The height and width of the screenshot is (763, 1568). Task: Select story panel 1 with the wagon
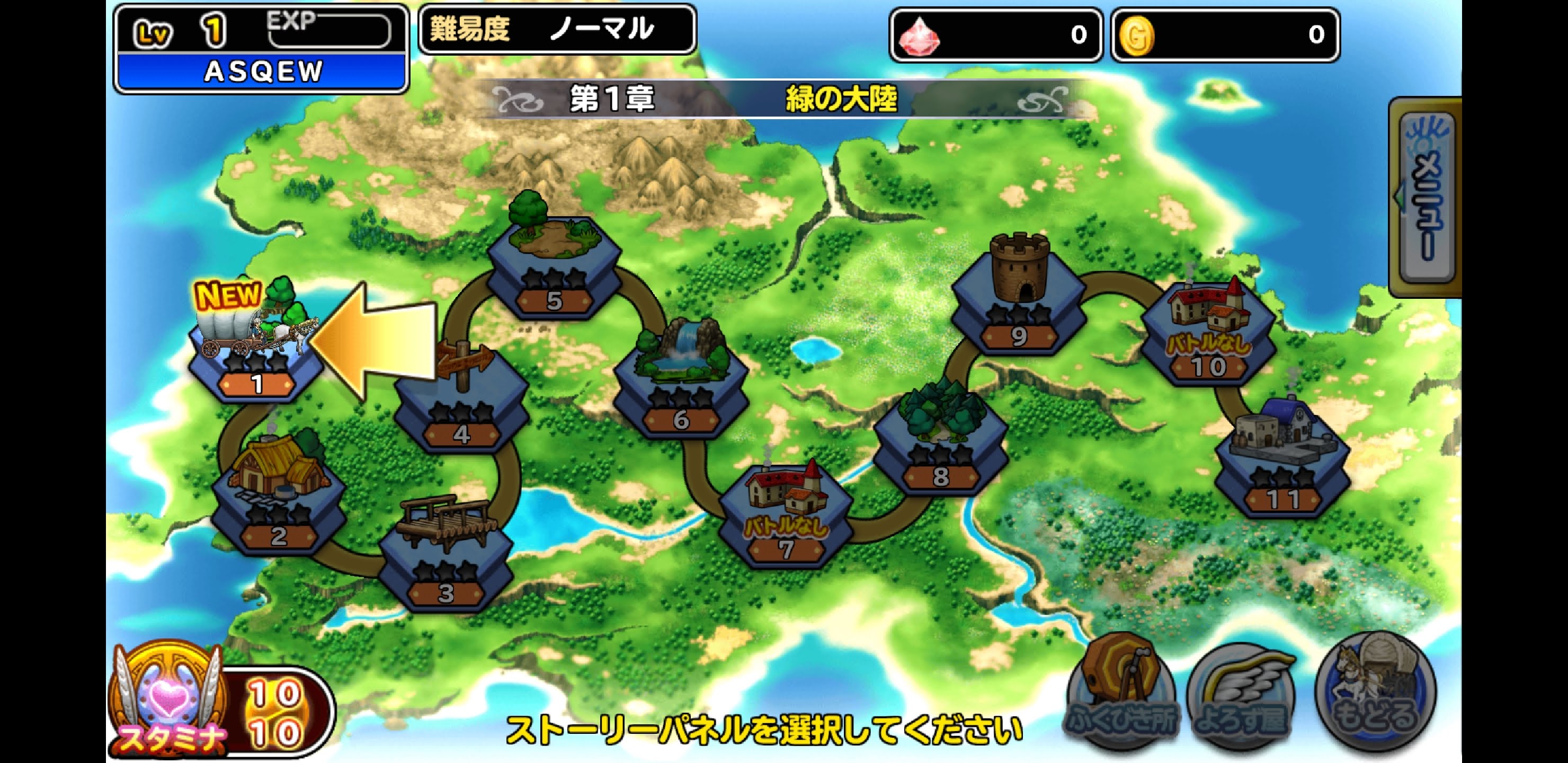[x=256, y=353]
